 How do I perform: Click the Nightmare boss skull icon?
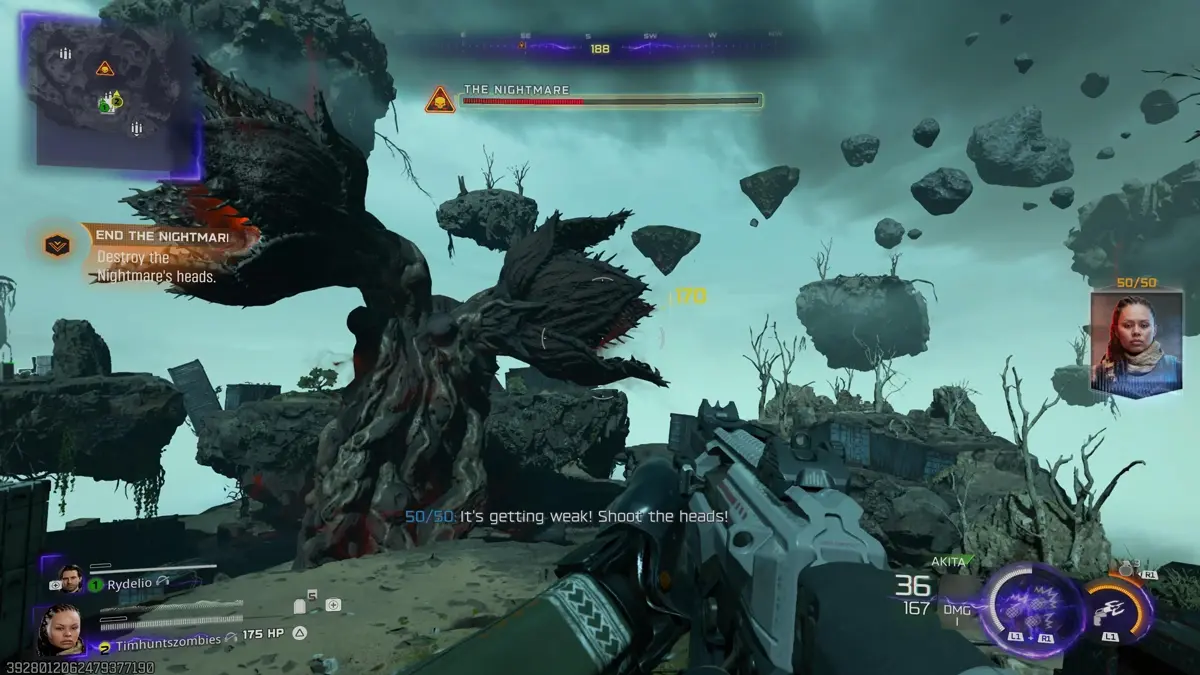(440, 100)
